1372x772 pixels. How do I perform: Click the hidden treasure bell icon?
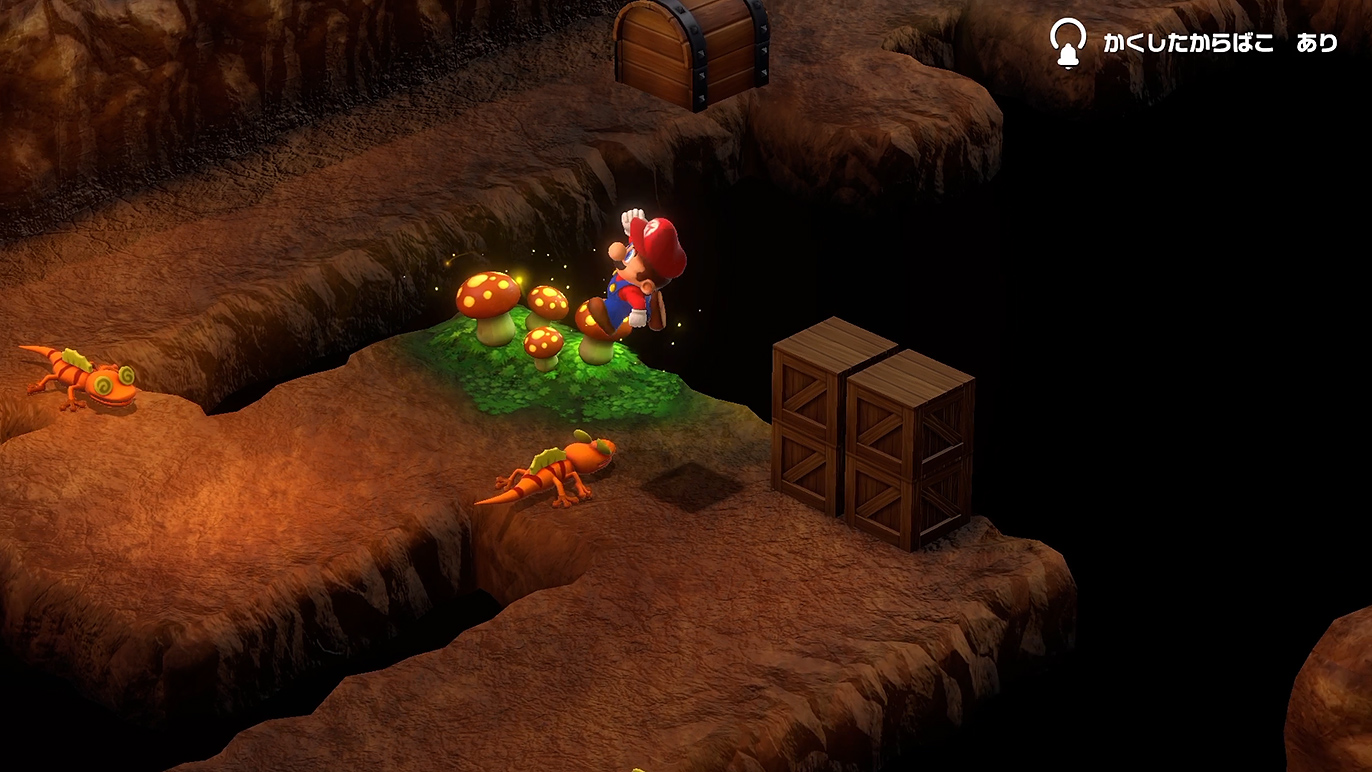(1067, 44)
